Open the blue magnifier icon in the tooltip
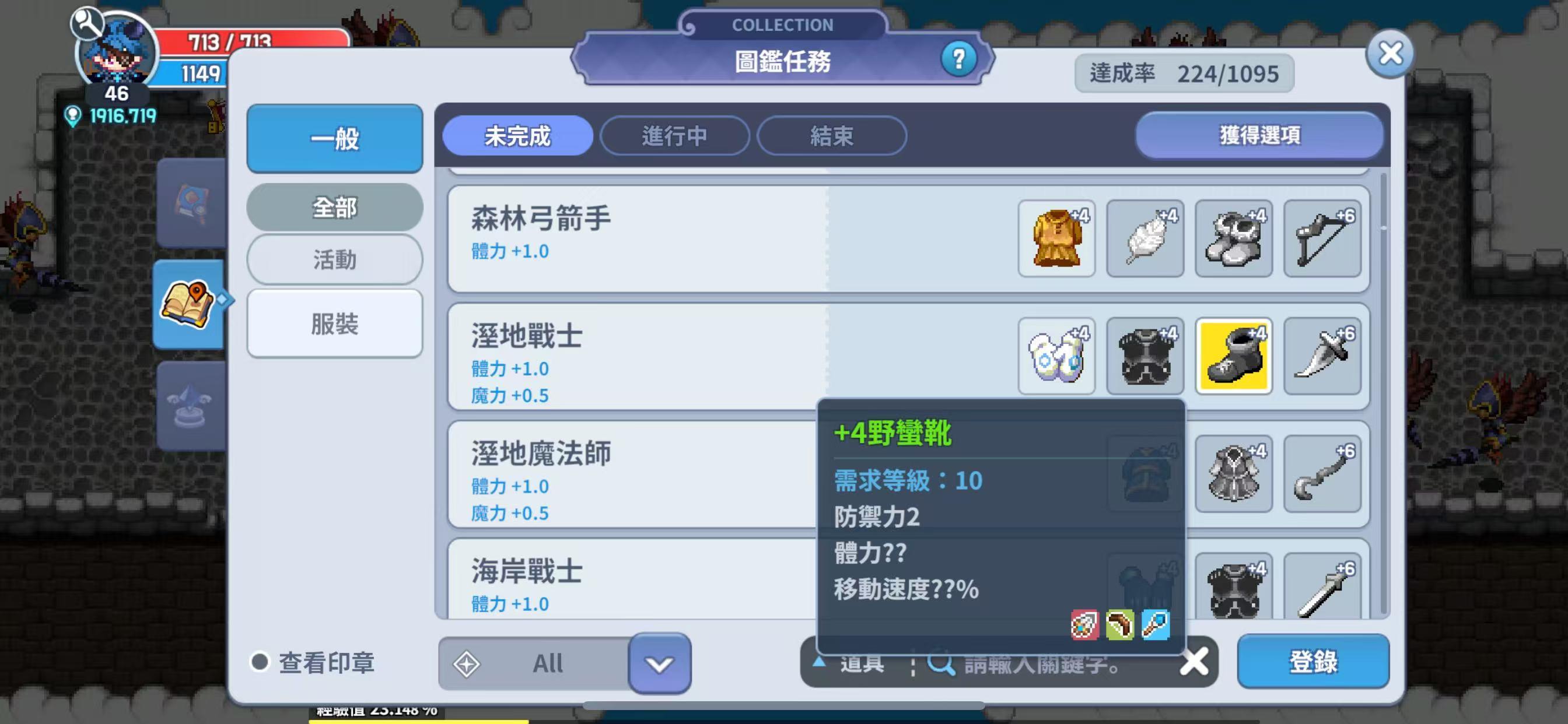 pos(1157,624)
